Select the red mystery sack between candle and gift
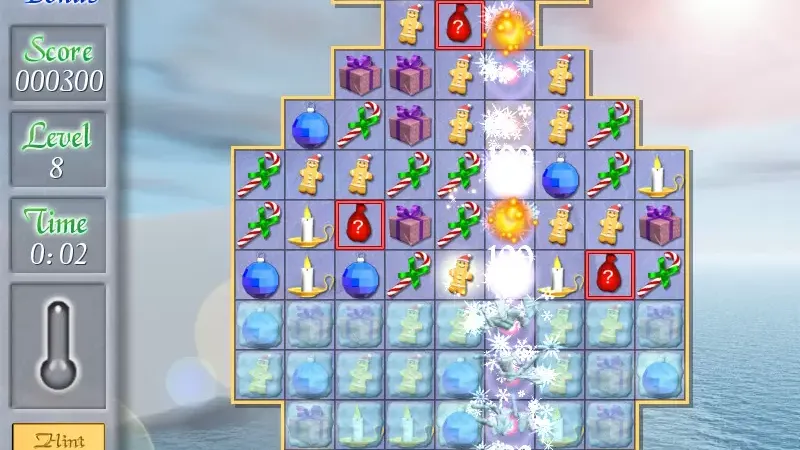Viewport: 800px width, 450px height. [360, 225]
